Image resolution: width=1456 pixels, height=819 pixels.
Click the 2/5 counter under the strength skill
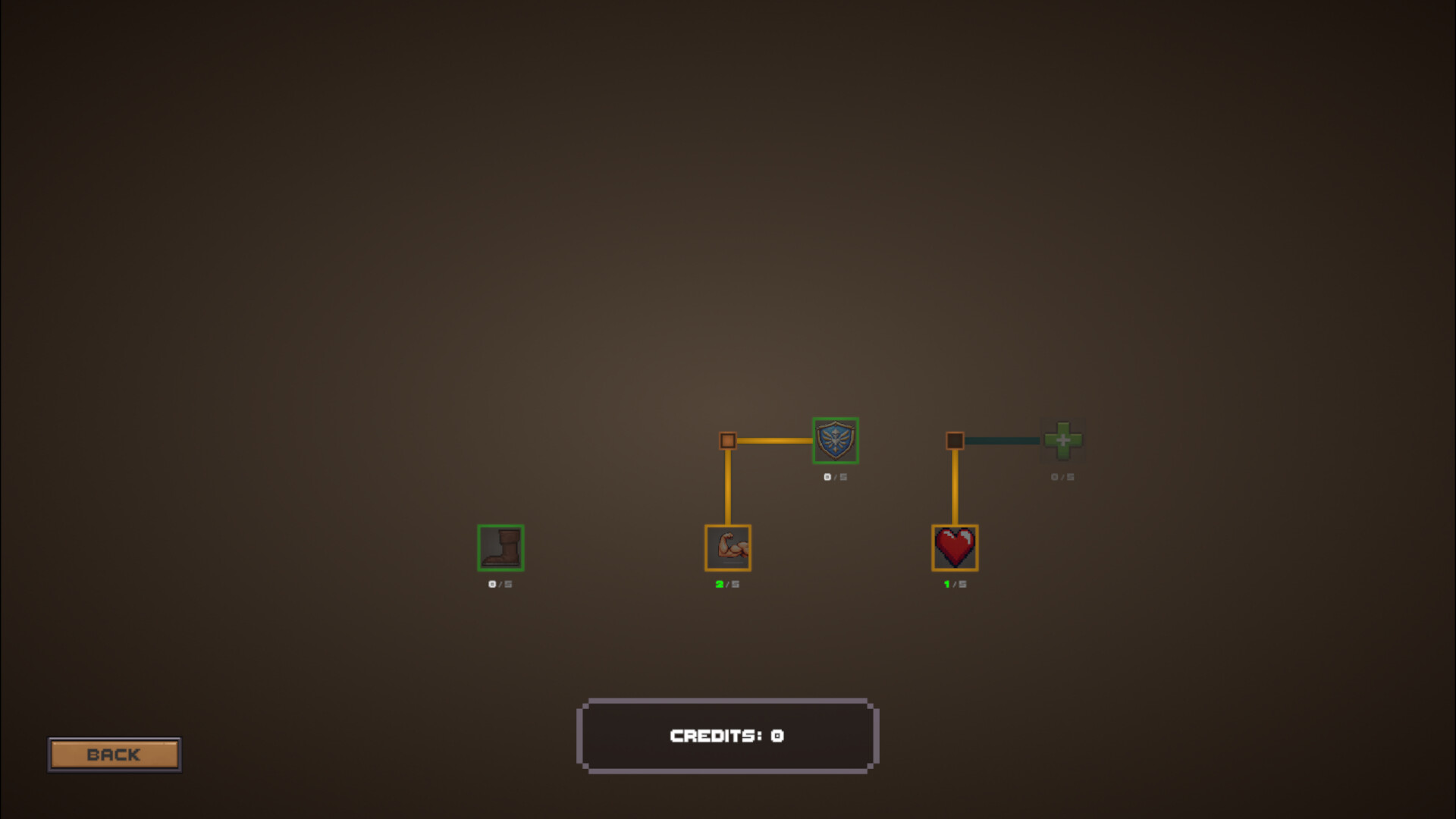point(726,584)
